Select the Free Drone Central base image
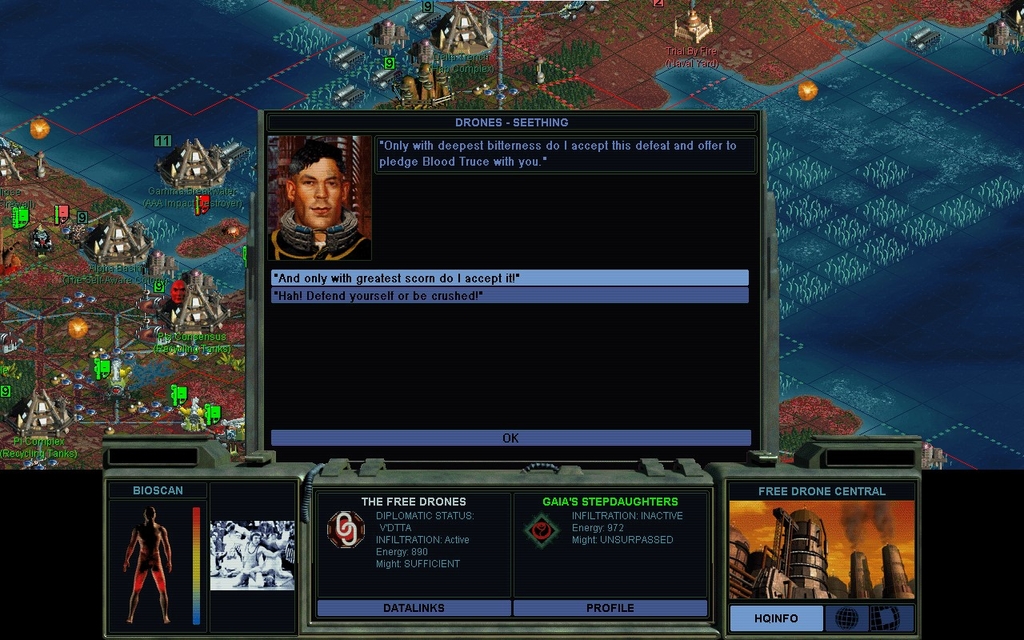 click(x=821, y=549)
